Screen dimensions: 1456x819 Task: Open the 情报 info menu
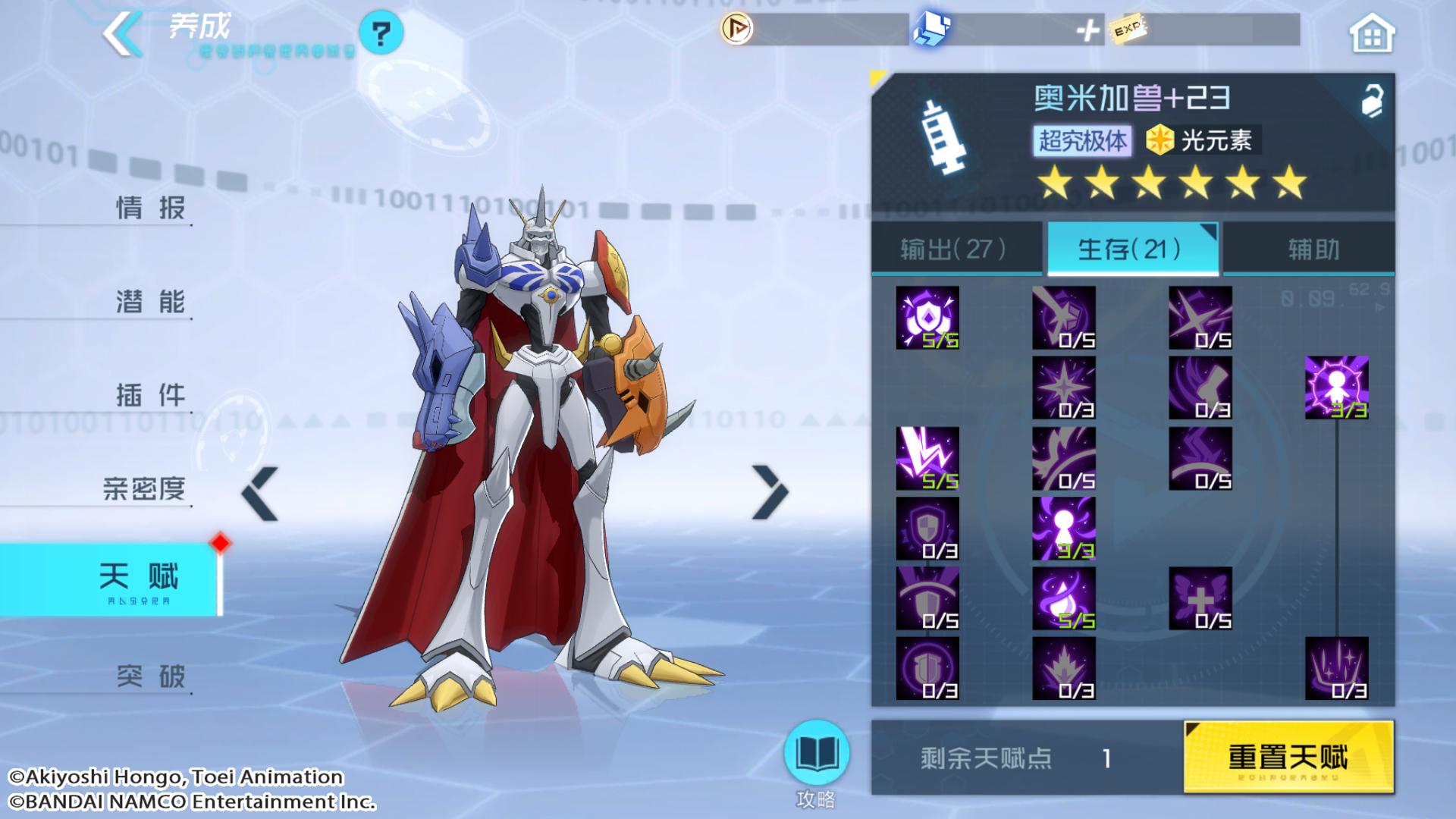coord(150,207)
